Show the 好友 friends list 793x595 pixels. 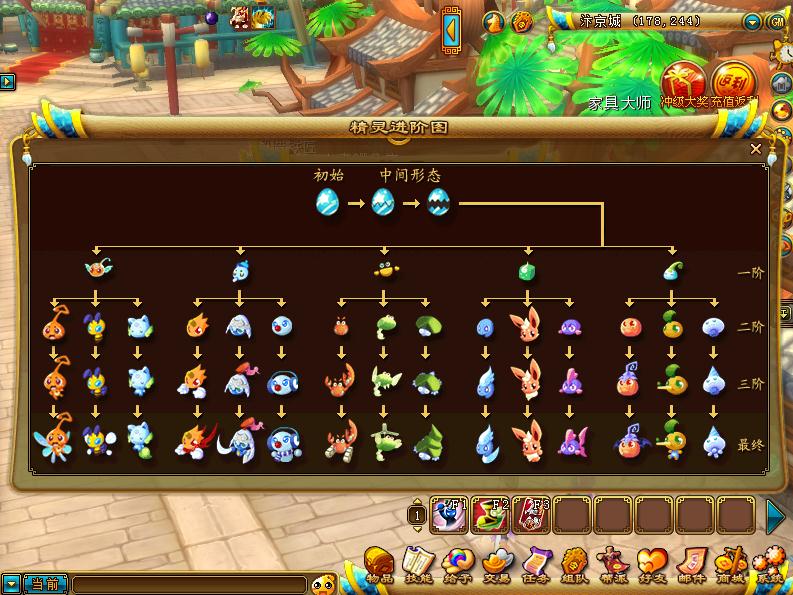click(652, 563)
